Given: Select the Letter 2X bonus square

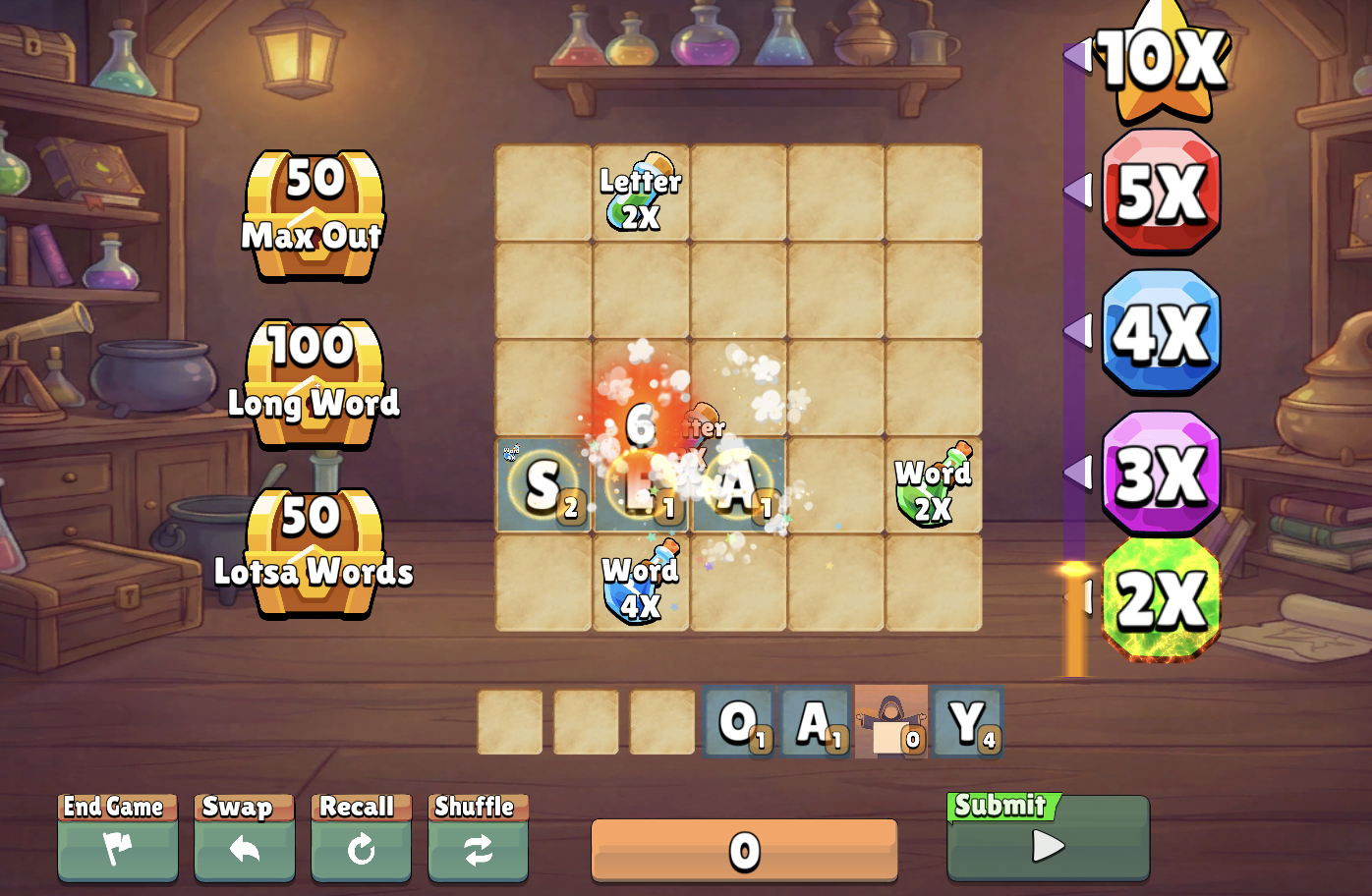Looking at the screenshot, I should pyautogui.click(x=641, y=194).
